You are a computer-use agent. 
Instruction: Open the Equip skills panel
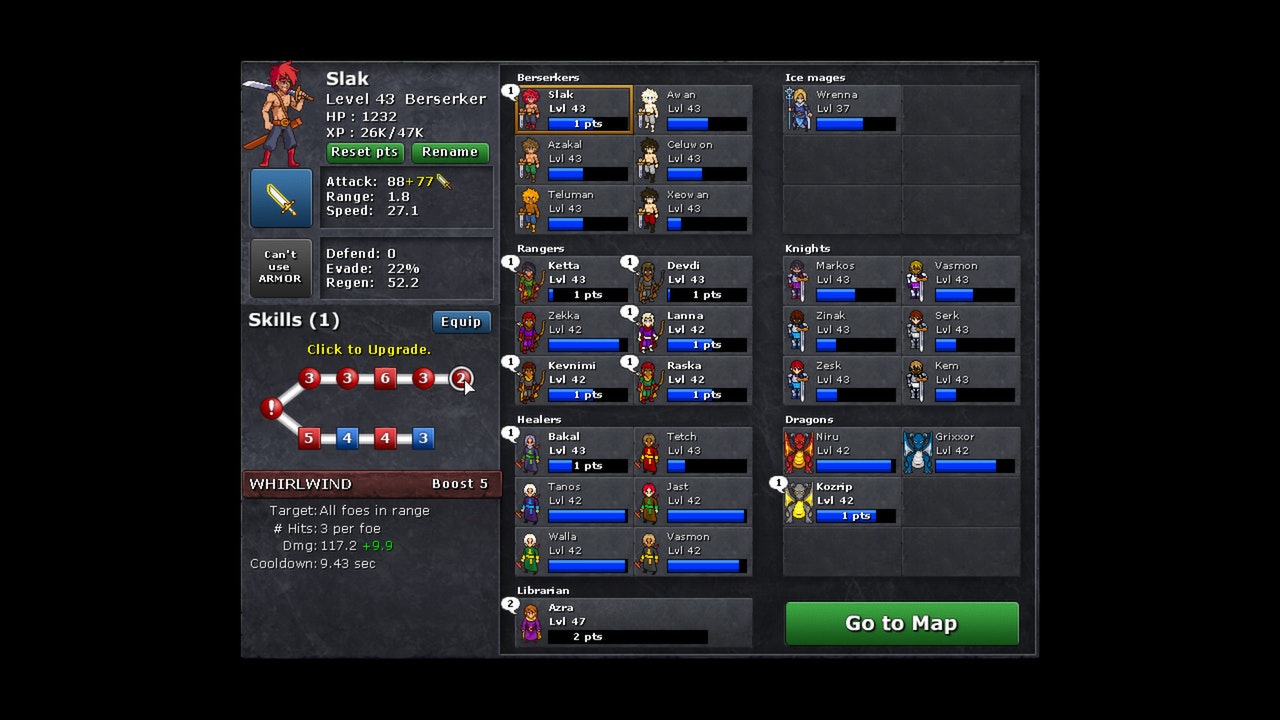(461, 321)
